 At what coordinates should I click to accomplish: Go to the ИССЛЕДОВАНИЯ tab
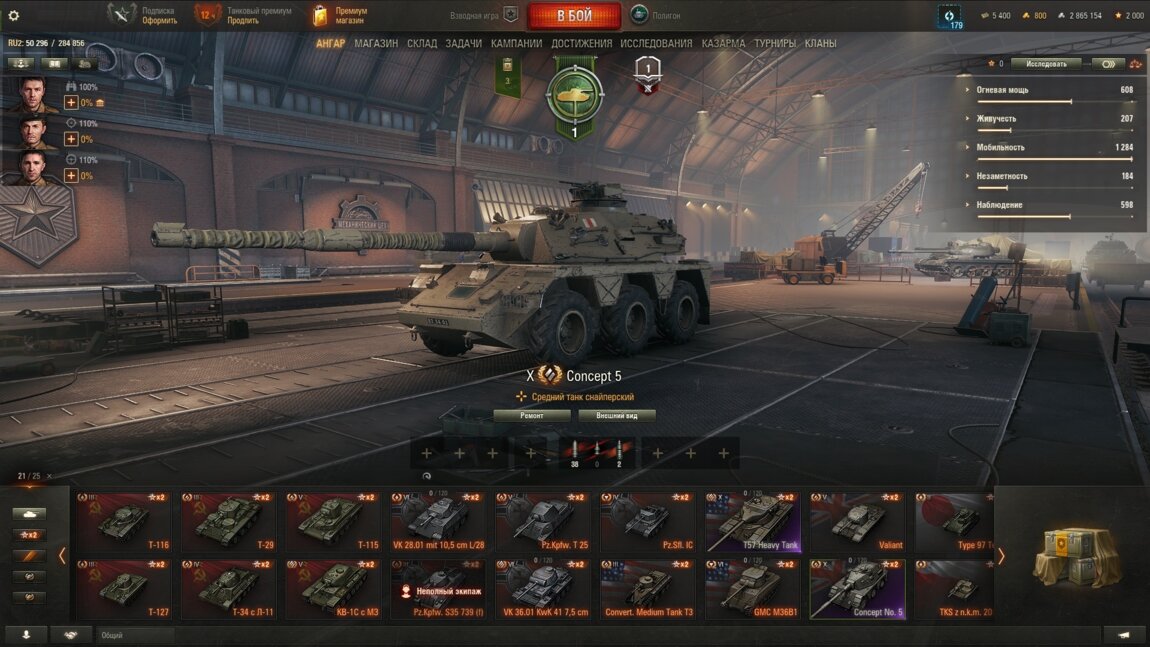(656, 44)
